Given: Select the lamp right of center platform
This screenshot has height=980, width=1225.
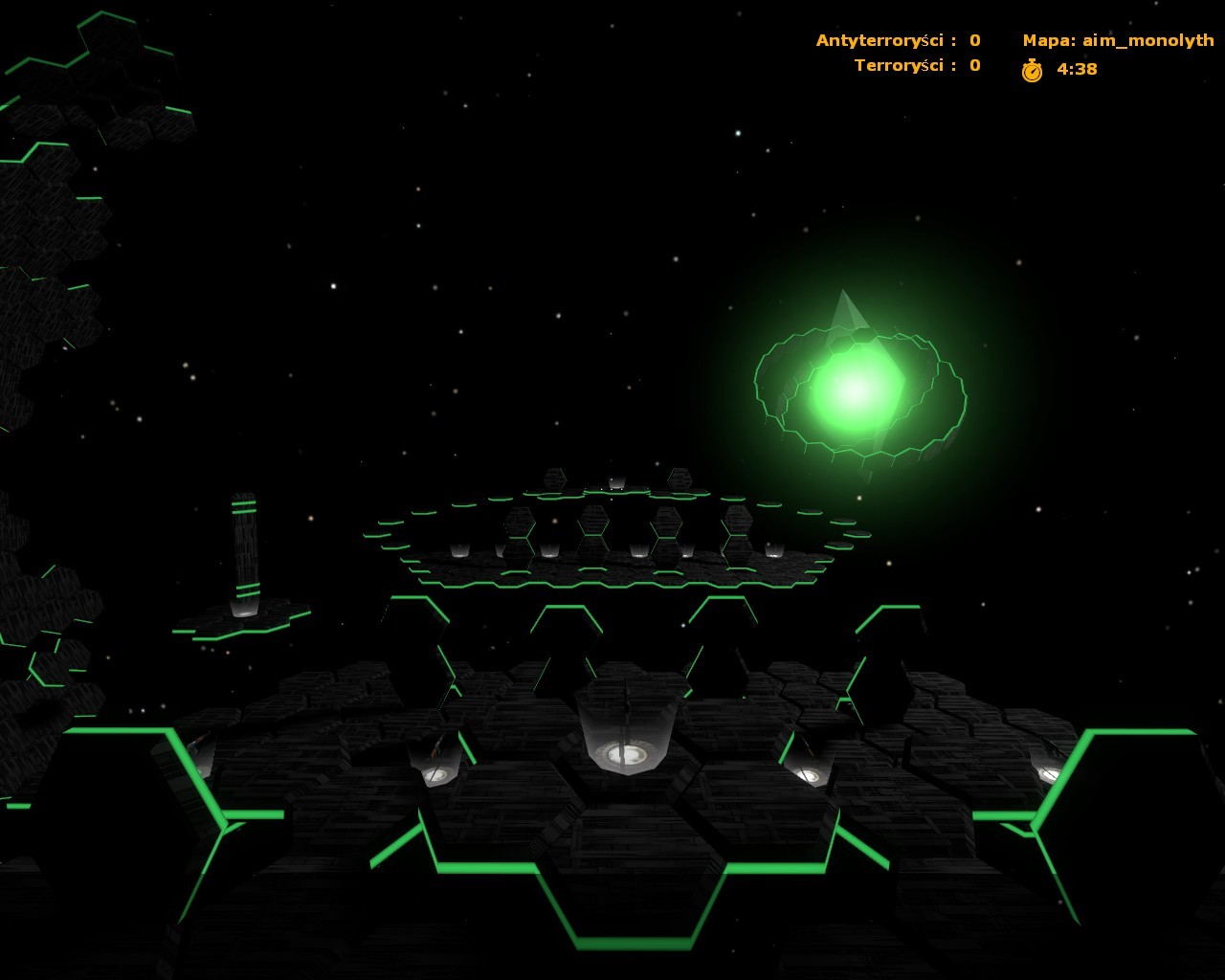Looking at the screenshot, I should click(x=809, y=770).
